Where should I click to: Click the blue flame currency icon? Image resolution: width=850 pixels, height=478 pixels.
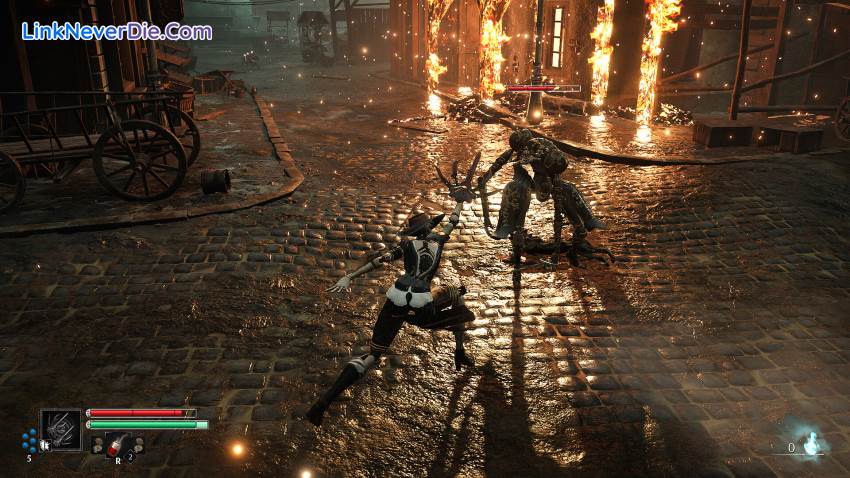tap(812, 444)
